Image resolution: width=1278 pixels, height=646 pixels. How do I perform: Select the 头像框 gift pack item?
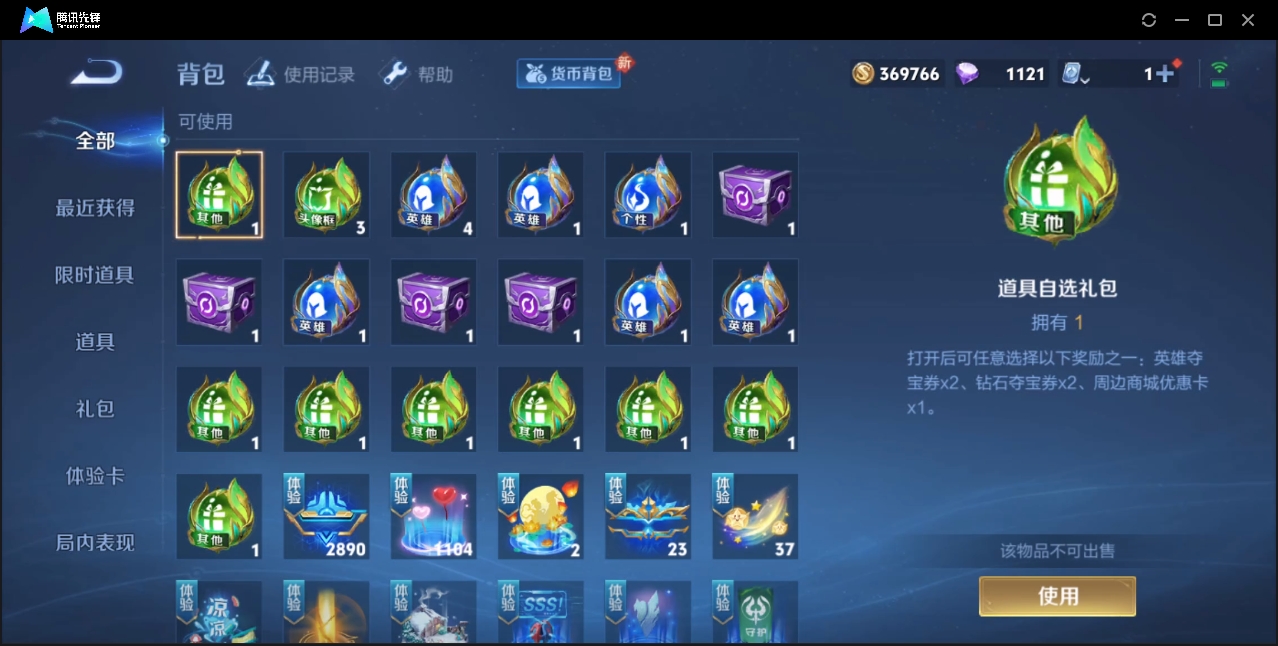[326, 195]
